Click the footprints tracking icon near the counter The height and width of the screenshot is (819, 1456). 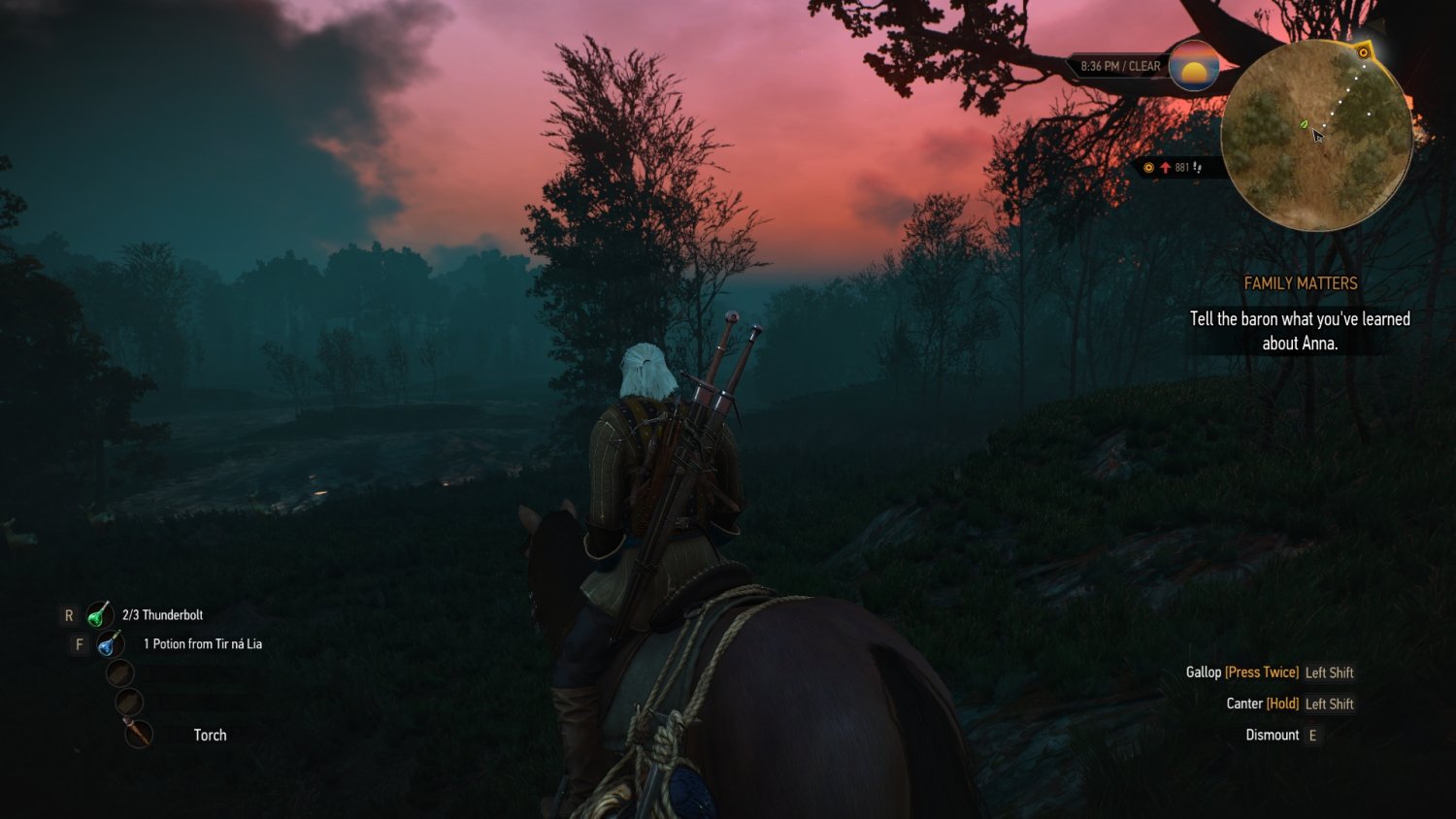pos(1197,167)
